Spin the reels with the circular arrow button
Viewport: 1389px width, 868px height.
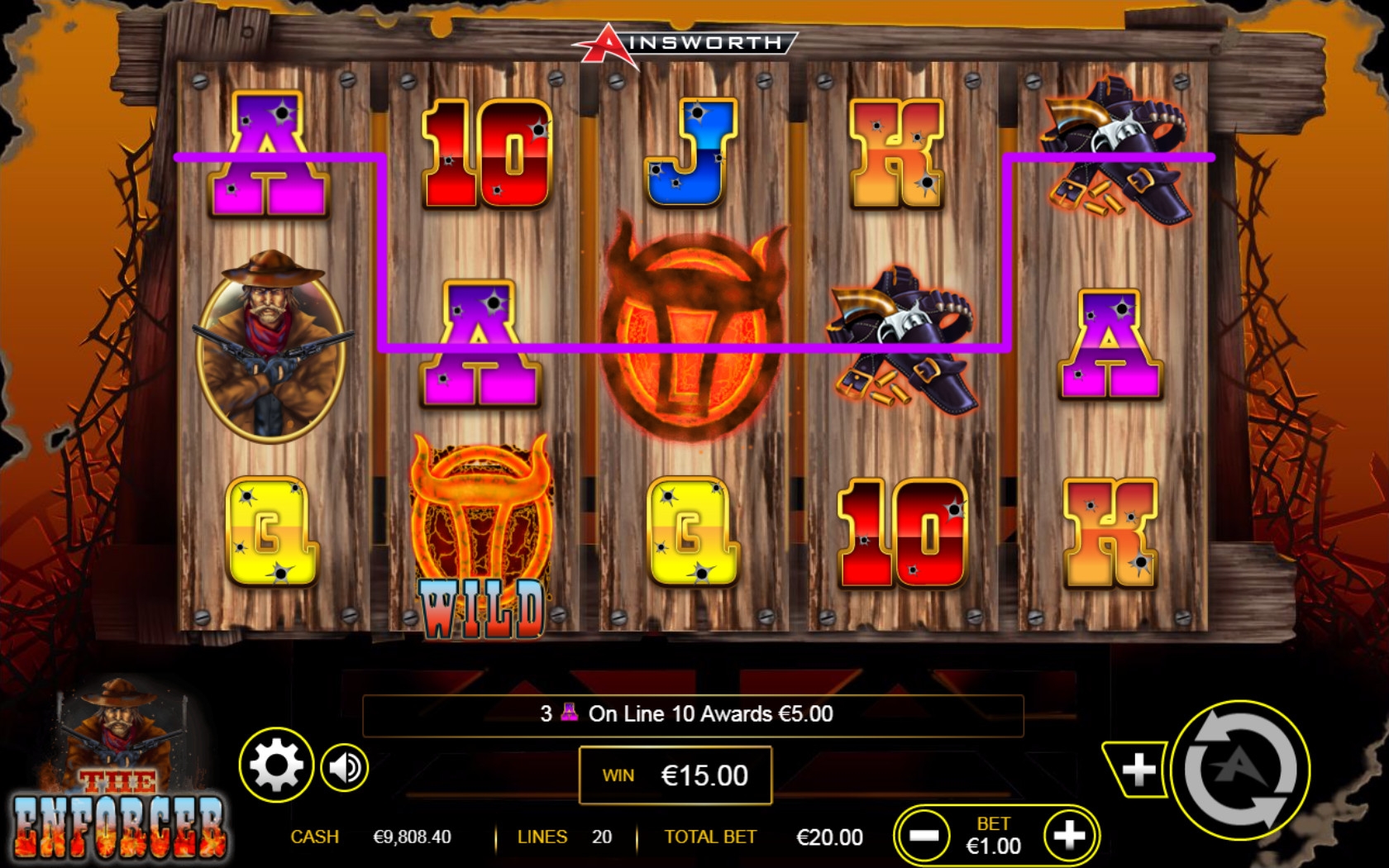tap(1239, 770)
